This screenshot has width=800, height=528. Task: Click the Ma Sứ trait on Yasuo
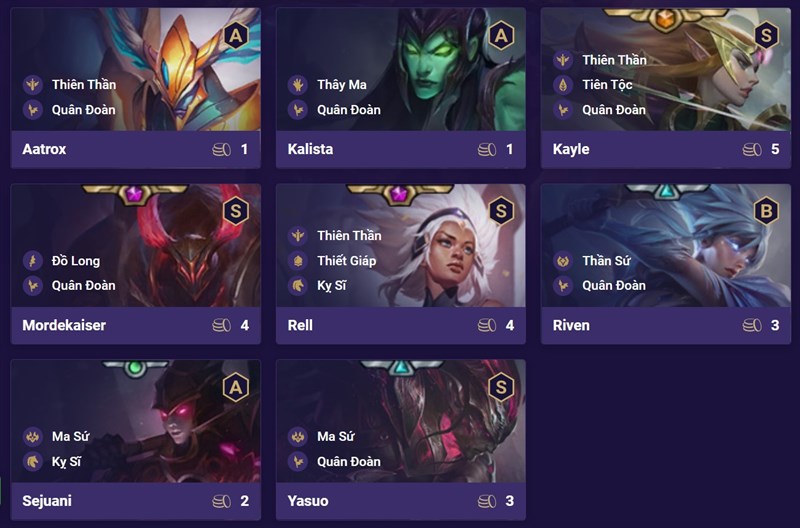[x=336, y=436]
